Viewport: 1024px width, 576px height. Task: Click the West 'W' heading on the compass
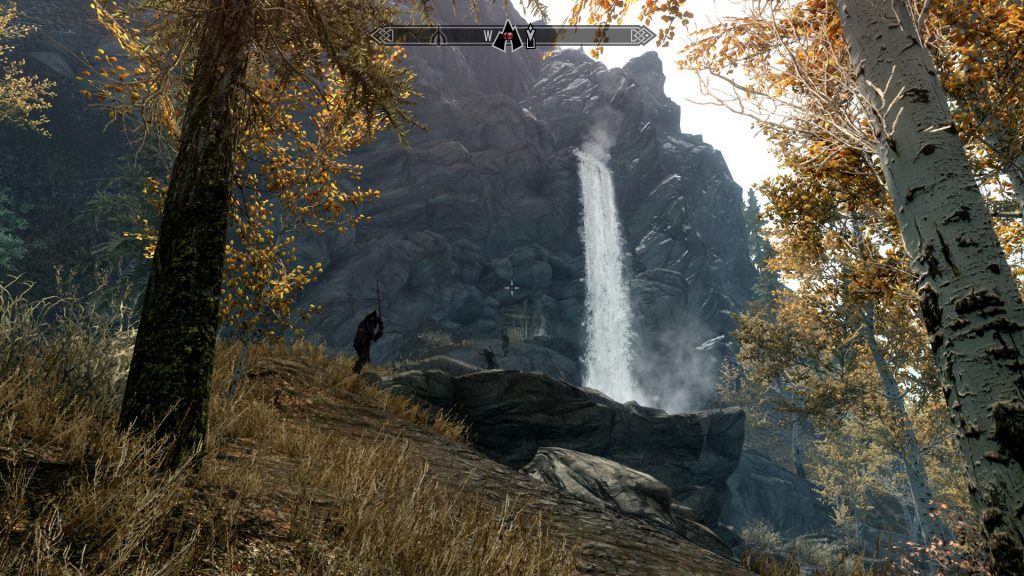click(489, 37)
